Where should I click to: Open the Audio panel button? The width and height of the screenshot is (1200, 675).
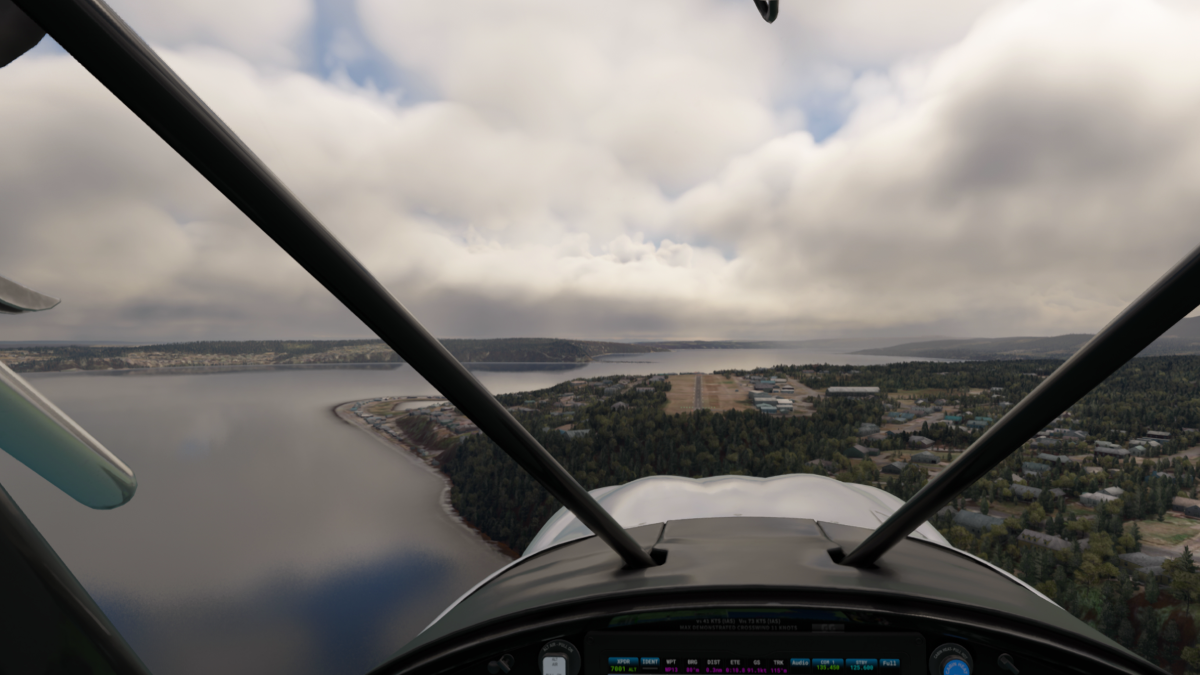pos(800,662)
